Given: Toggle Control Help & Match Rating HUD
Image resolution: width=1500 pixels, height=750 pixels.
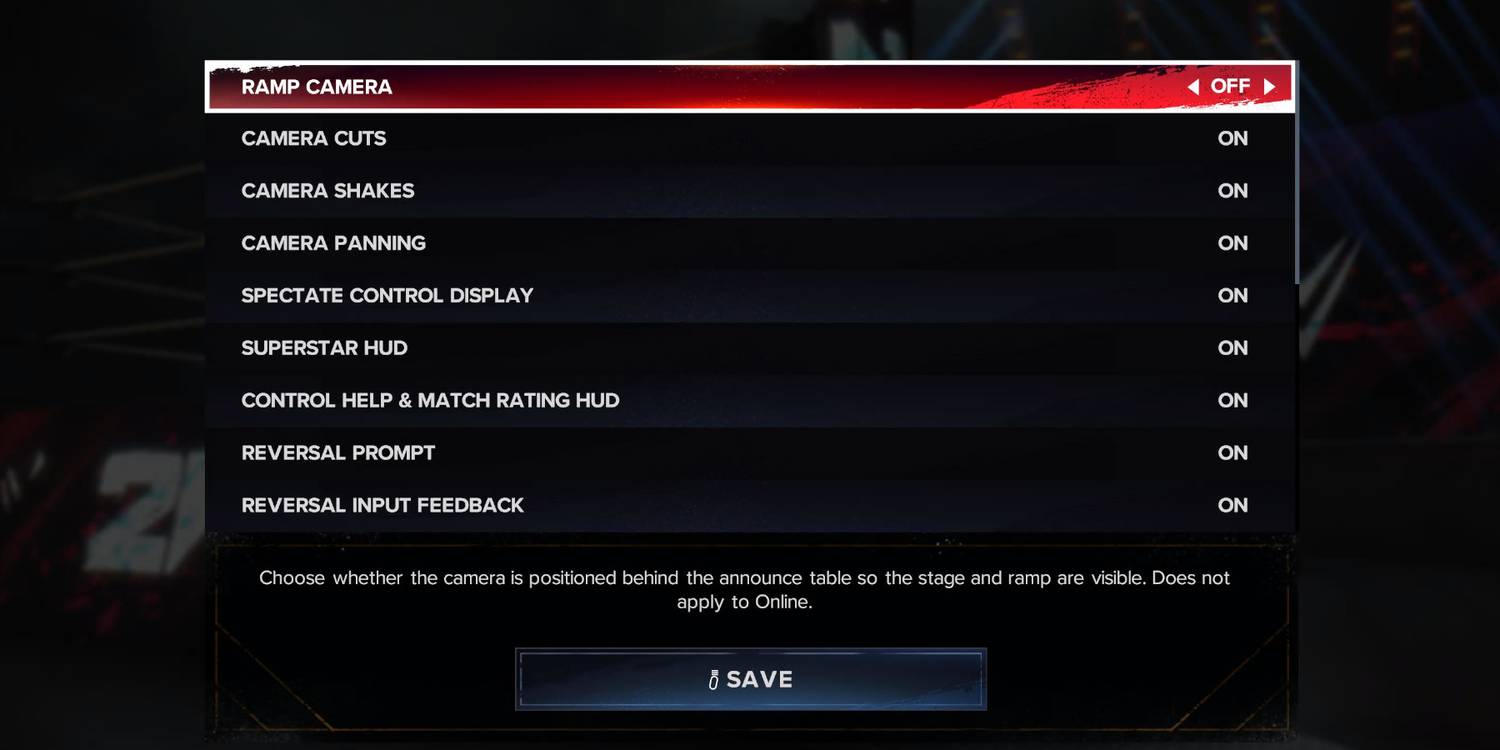Looking at the screenshot, I should pos(1233,400).
